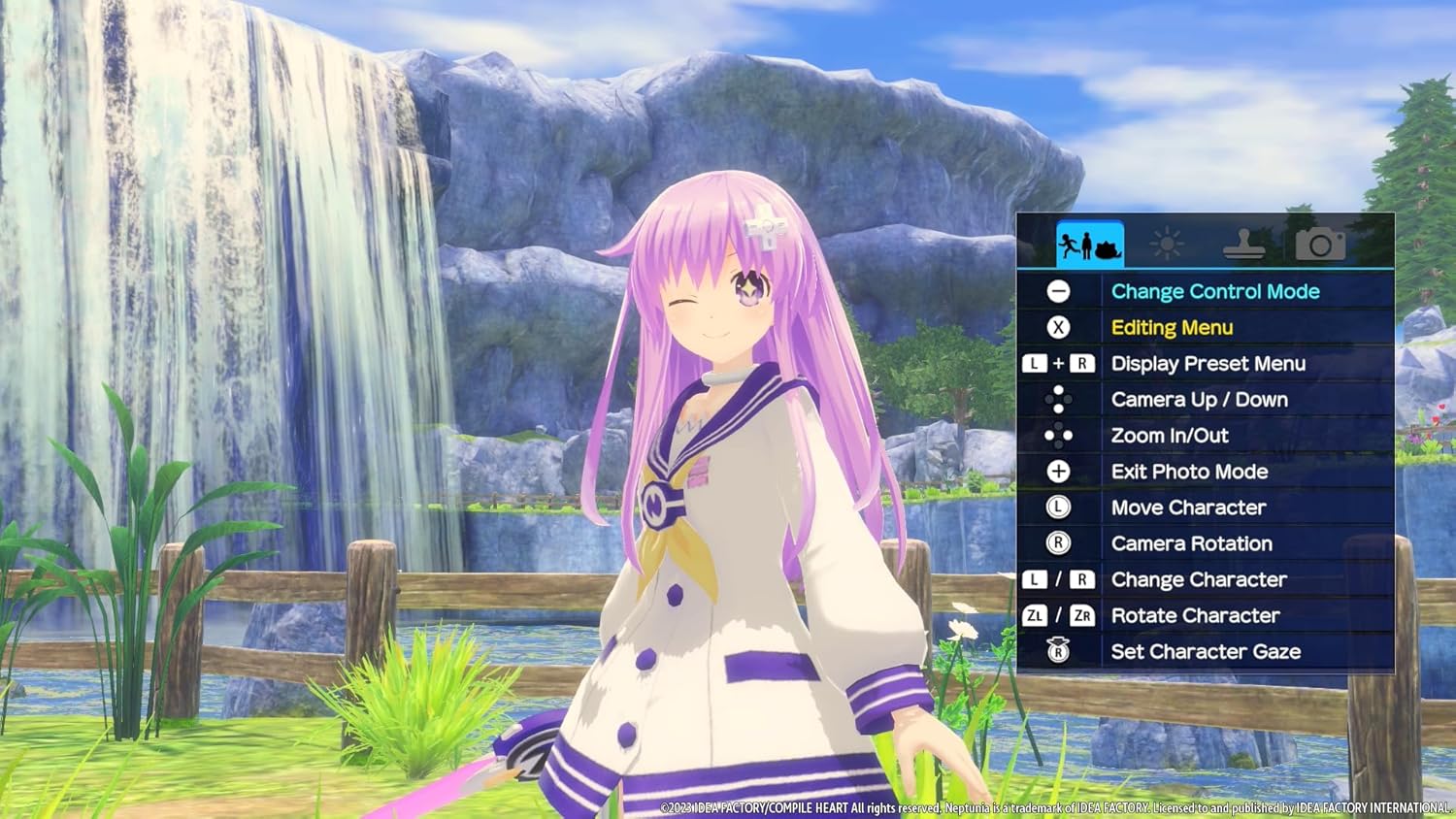Open the Editing Menu entry
Image resolution: width=1456 pixels, height=819 pixels.
tap(1172, 327)
